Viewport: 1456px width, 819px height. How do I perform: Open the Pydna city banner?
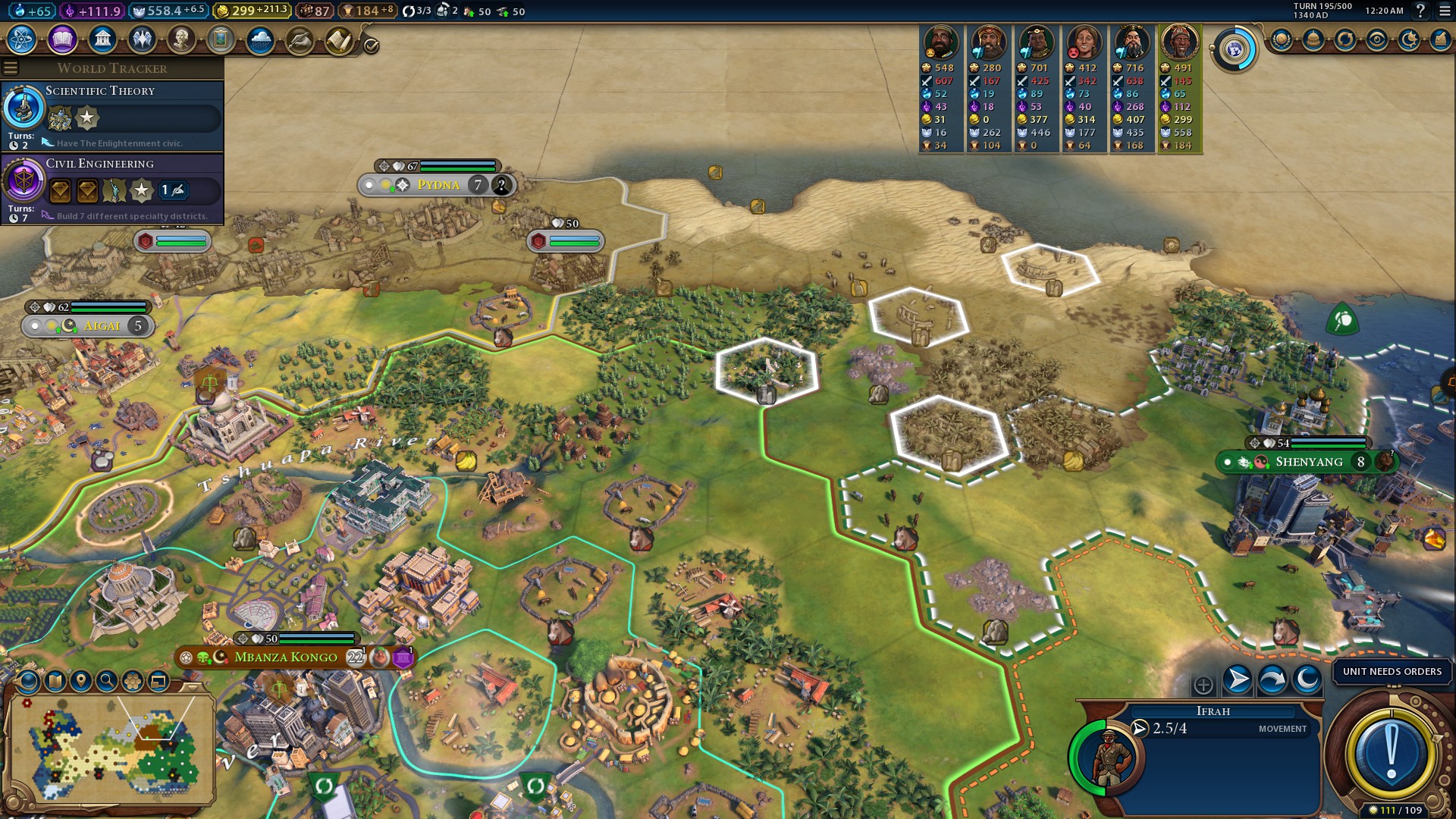438,185
